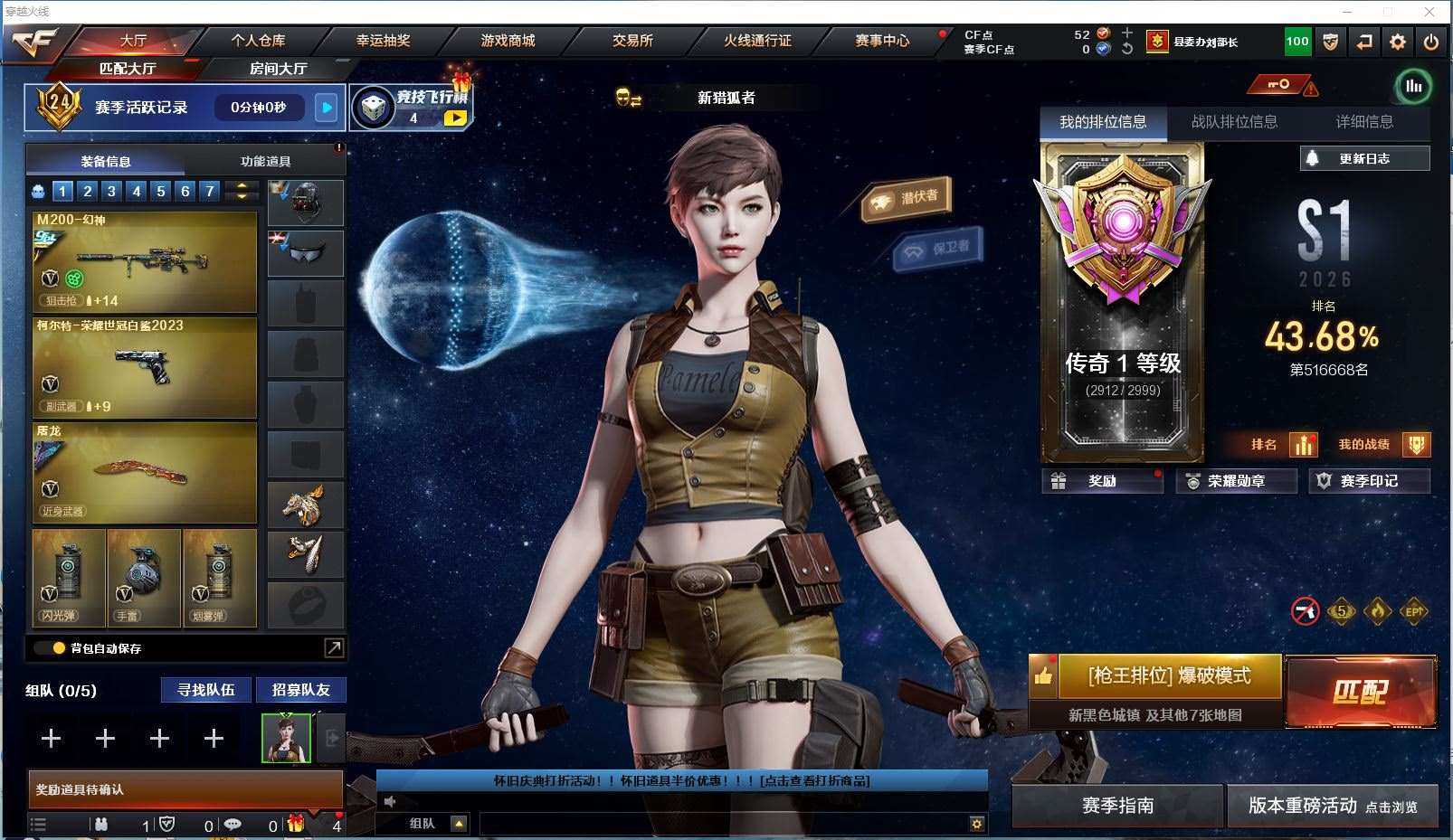
Task: Click the 屠龙 melee weapon slot
Action: click(x=145, y=473)
